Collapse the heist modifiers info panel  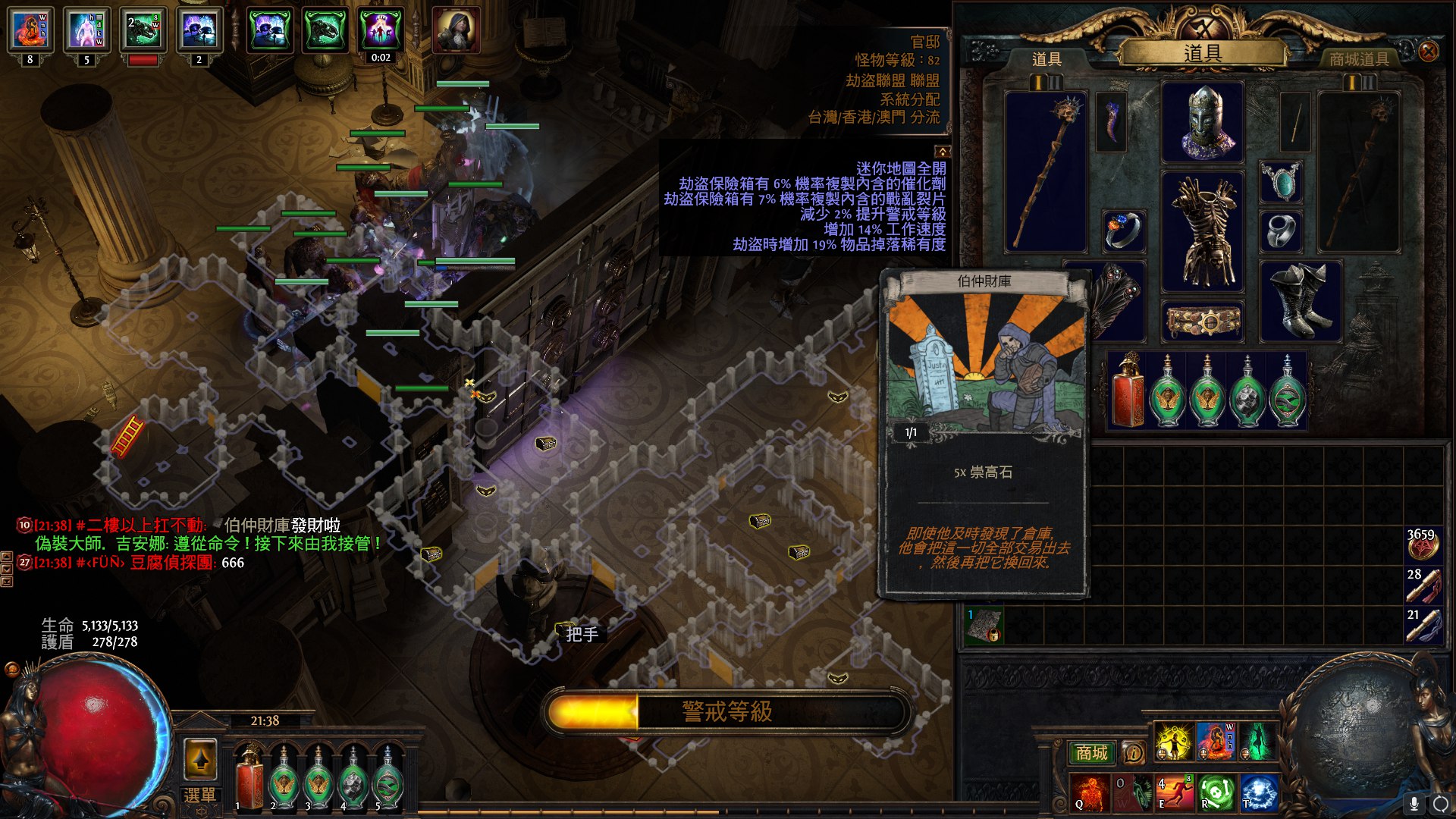[x=942, y=151]
